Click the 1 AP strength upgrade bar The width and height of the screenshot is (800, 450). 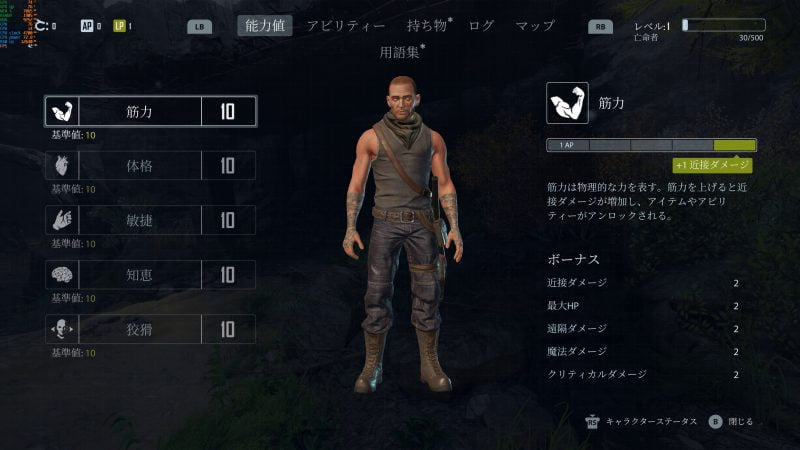click(x=651, y=145)
